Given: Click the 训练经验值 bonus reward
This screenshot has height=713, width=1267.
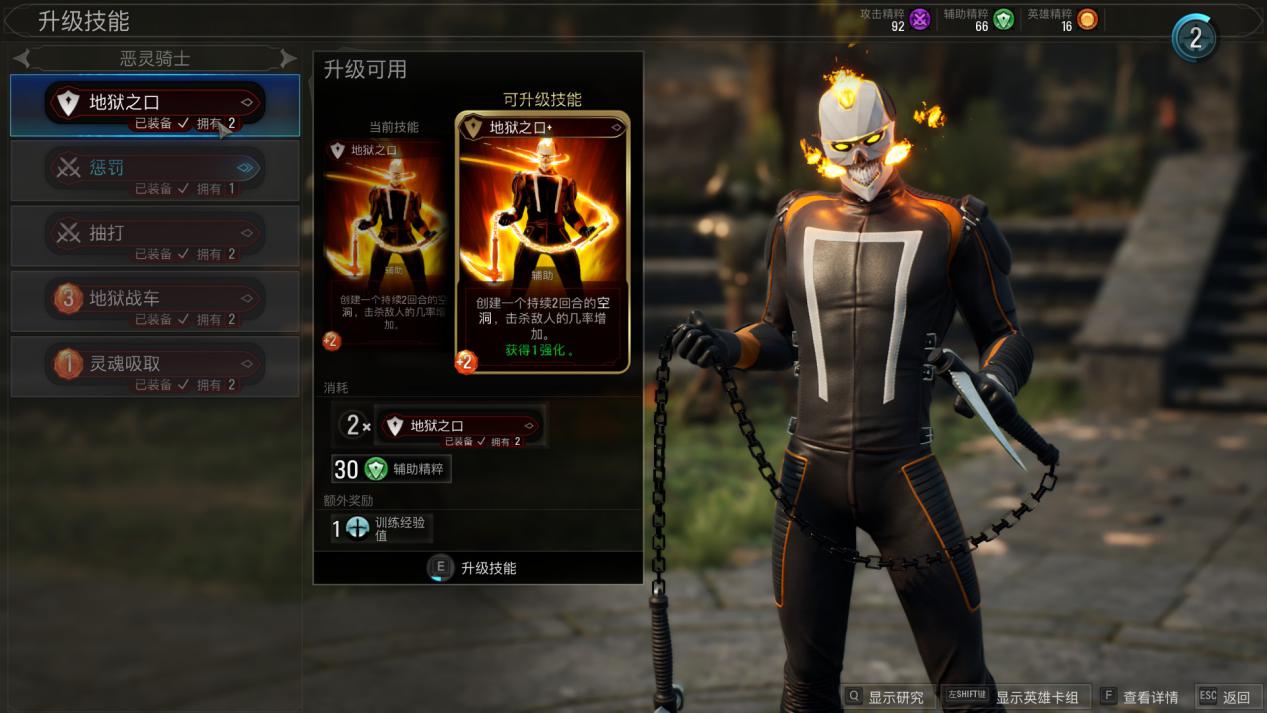Looking at the screenshot, I should click(382, 528).
